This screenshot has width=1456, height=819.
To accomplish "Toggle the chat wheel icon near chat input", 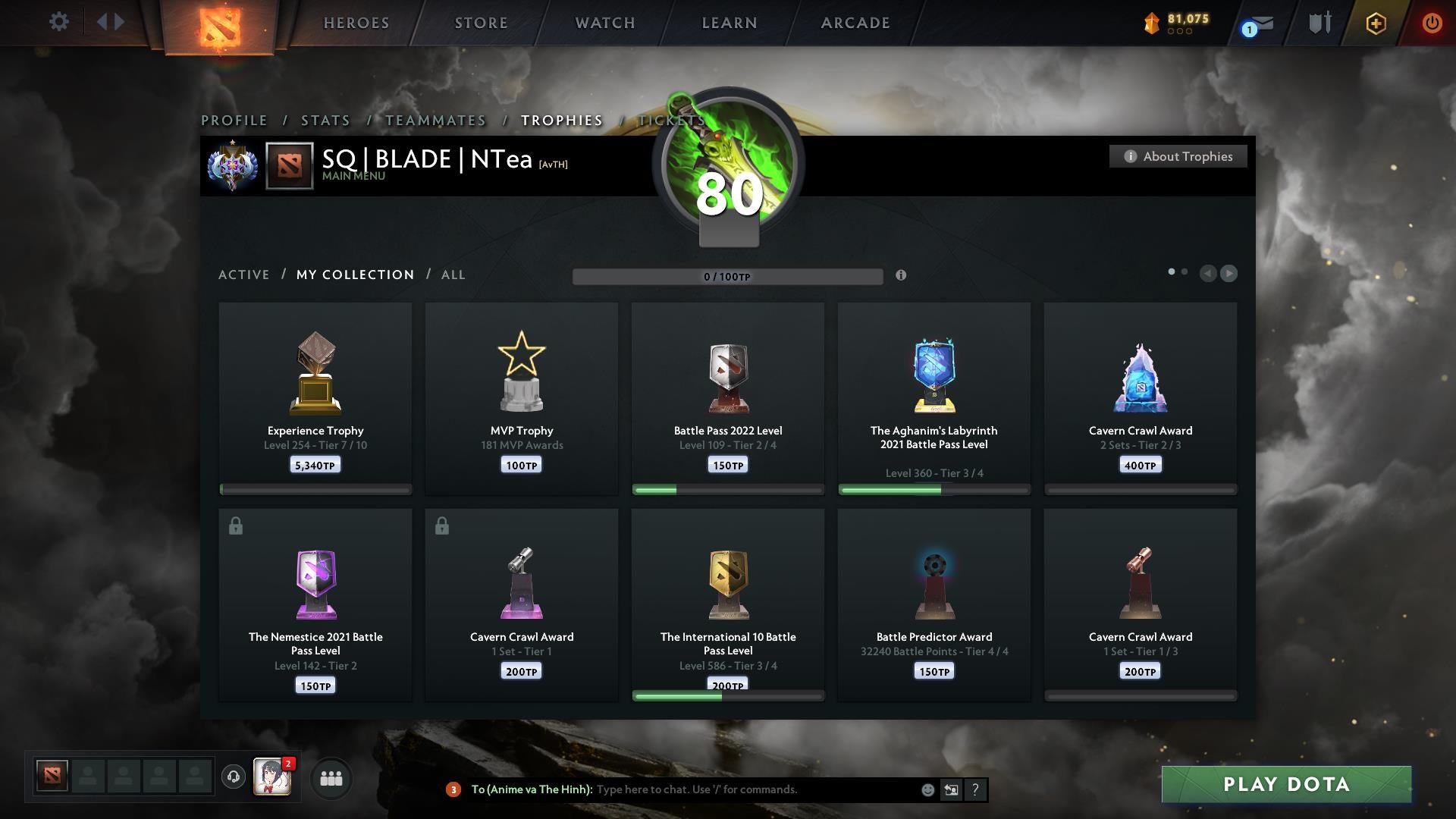I will coord(952,789).
